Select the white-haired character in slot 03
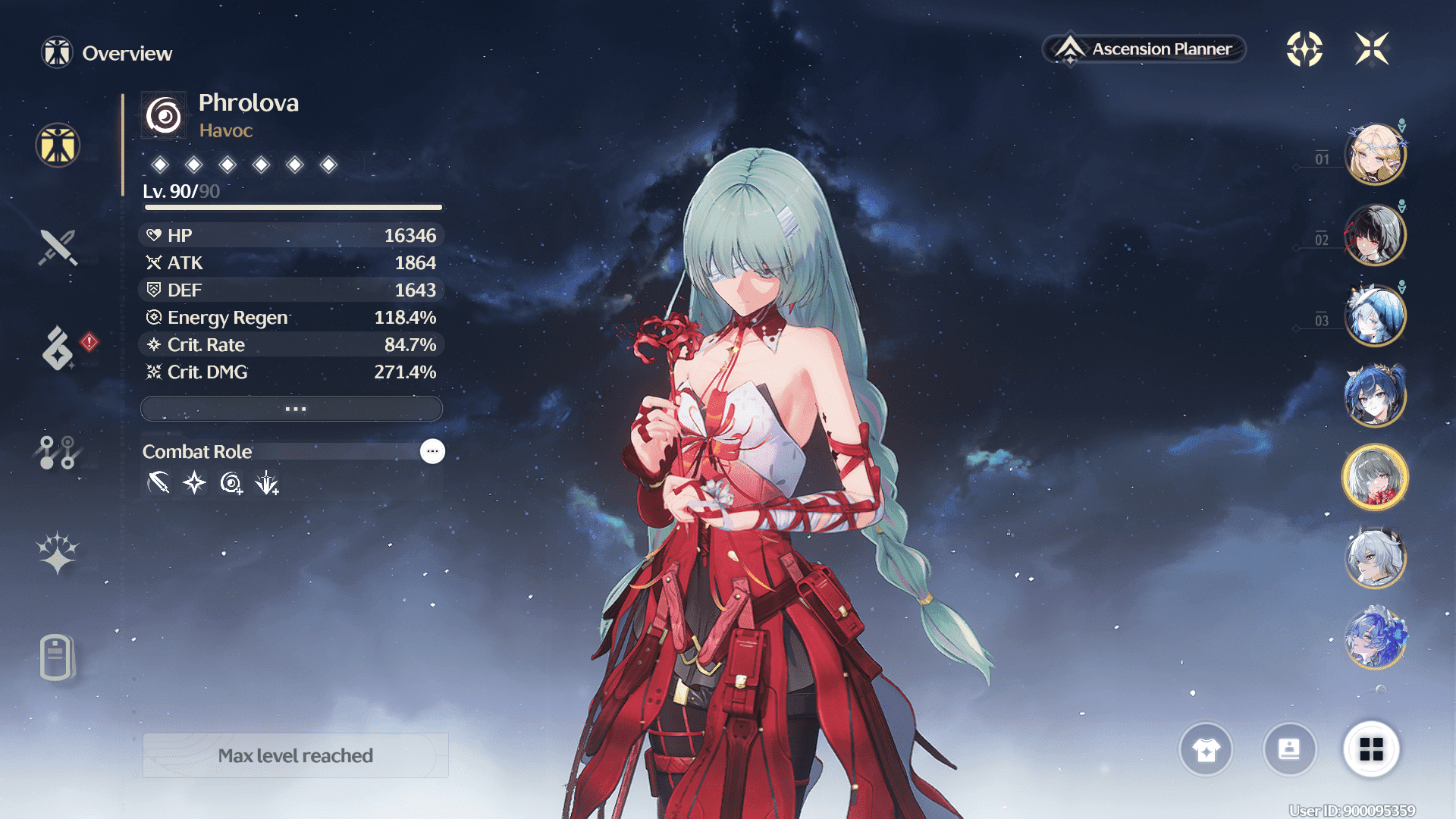The height and width of the screenshot is (819, 1456). coord(1375,315)
